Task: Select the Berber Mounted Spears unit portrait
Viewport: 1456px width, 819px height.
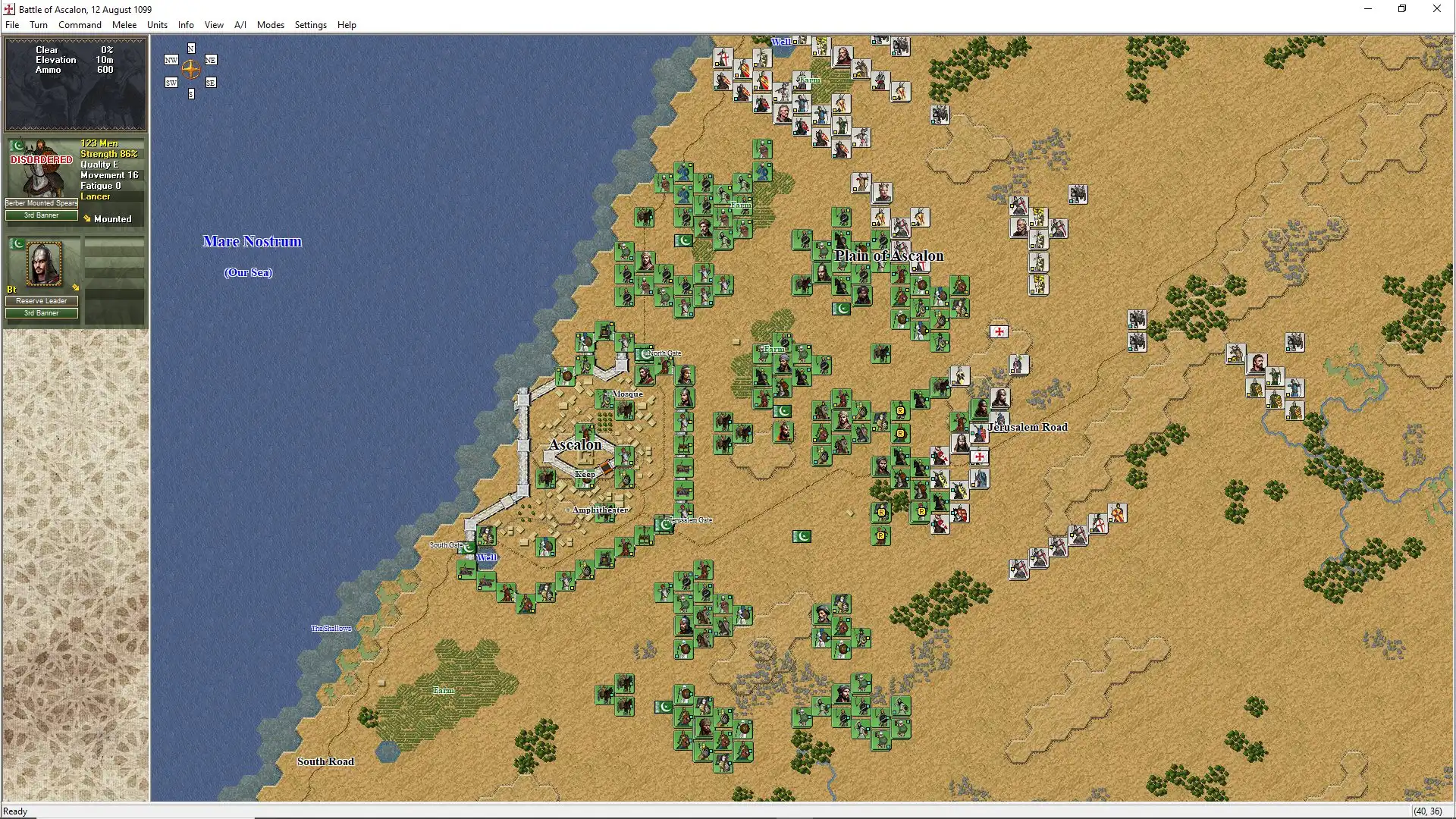Action: click(42, 168)
